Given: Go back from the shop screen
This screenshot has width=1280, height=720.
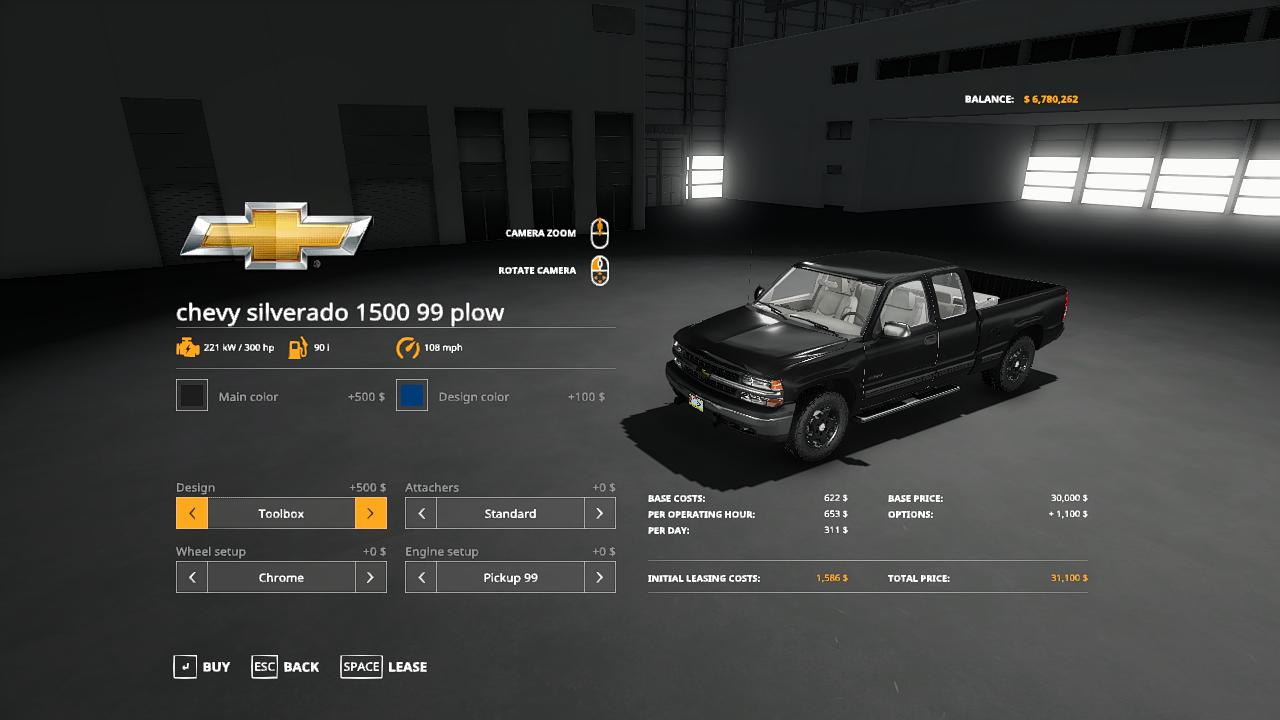Looking at the screenshot, I should point(286,667).
